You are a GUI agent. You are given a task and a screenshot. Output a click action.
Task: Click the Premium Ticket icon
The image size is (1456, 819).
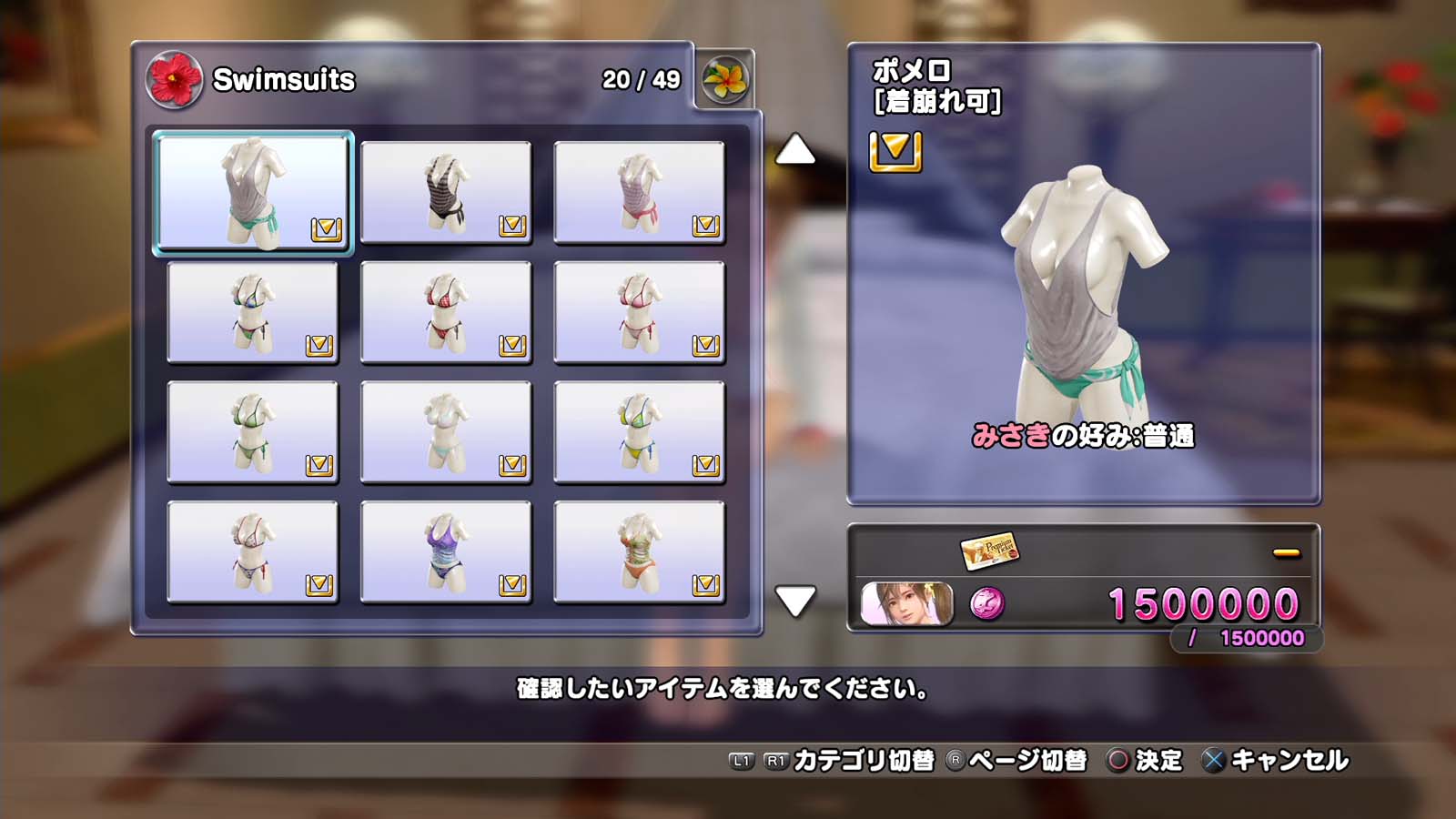pos(988,550)
